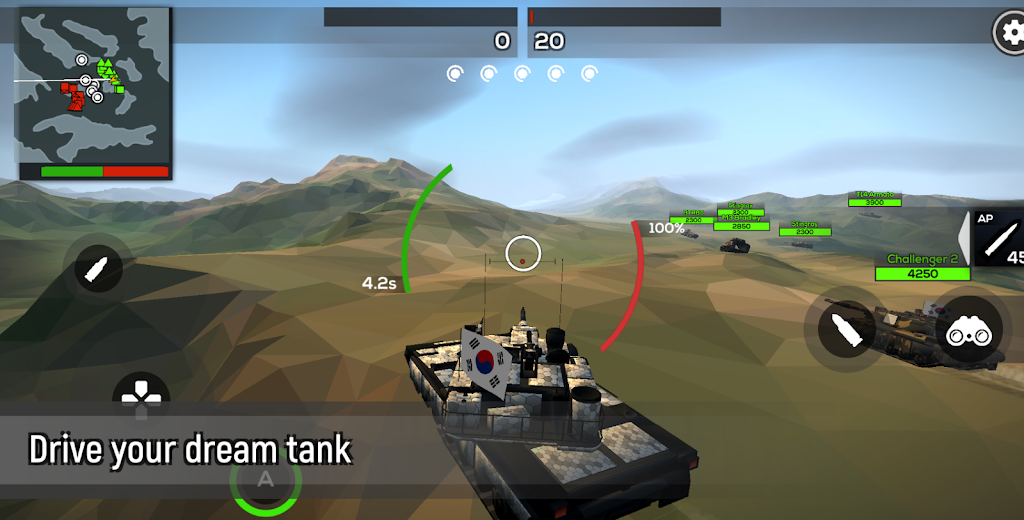The image size is (1024, 520).
Task: Open the settings gear menu
Action: [1009, 33]
